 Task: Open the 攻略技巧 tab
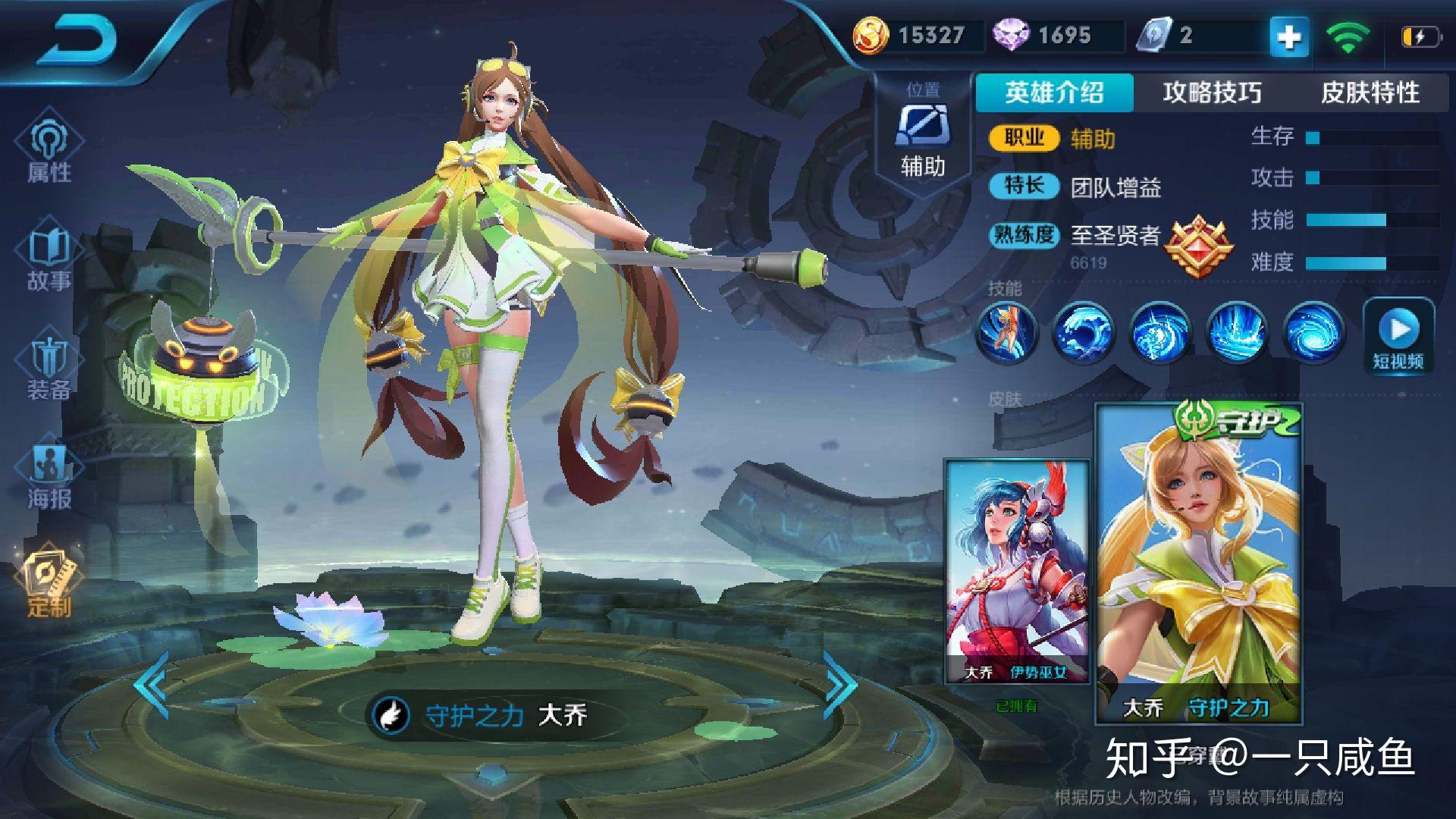[1211, 93]
